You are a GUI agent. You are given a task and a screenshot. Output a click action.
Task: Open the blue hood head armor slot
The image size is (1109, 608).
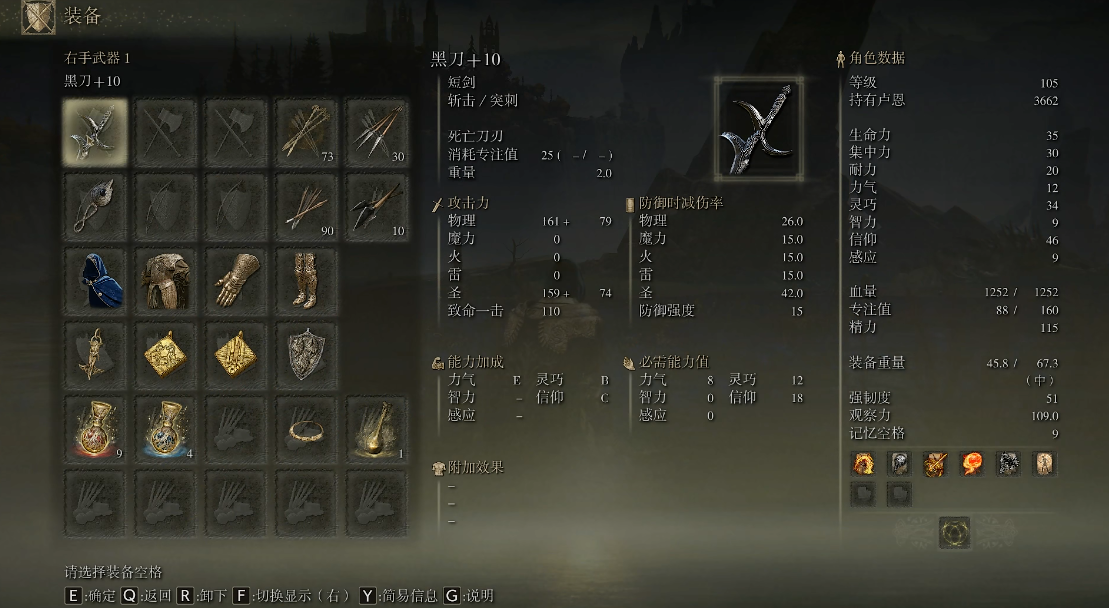(x=95, y=279)
